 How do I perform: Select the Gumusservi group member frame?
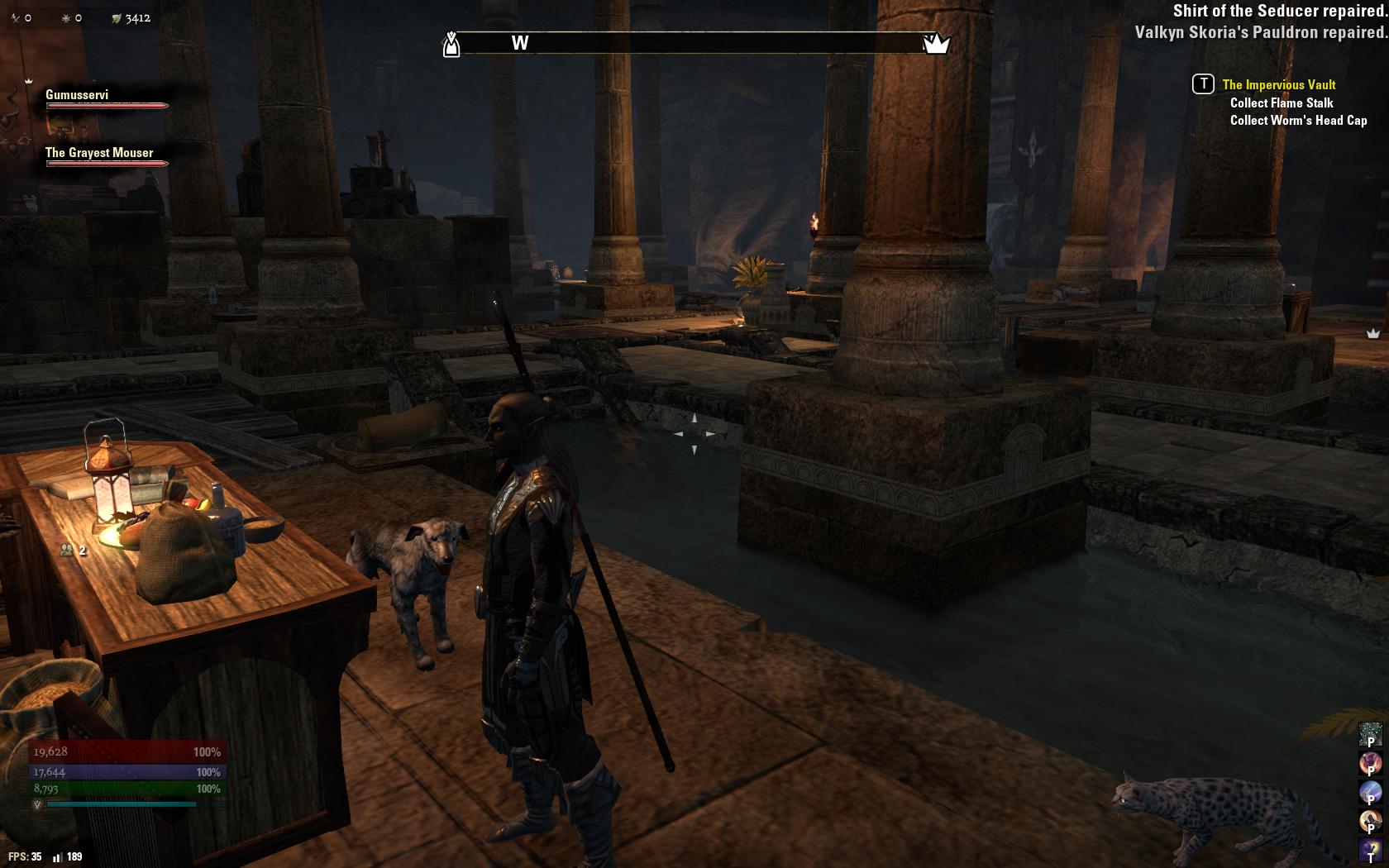[77, 96]
